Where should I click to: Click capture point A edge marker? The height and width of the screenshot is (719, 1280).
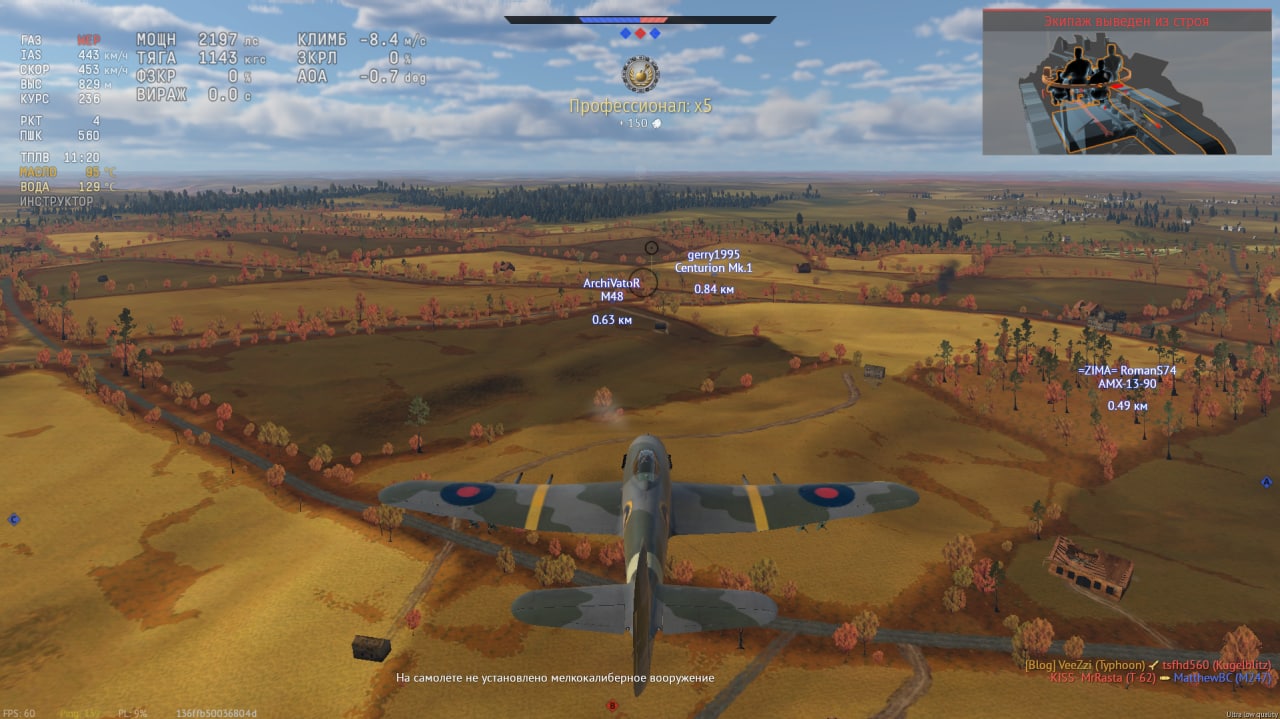coord(1266,483)
